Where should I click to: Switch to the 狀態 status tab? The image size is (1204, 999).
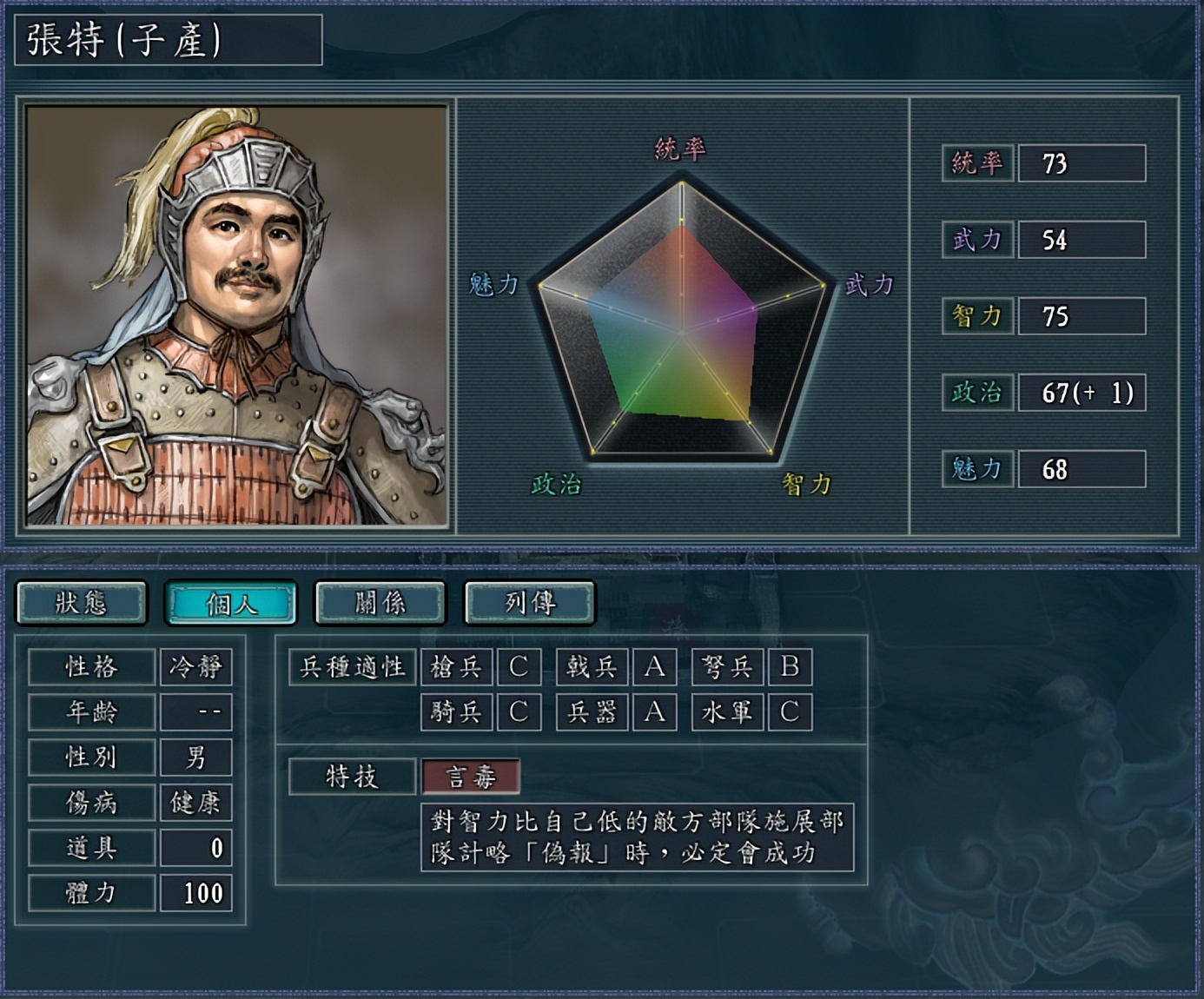click(83, 603)
